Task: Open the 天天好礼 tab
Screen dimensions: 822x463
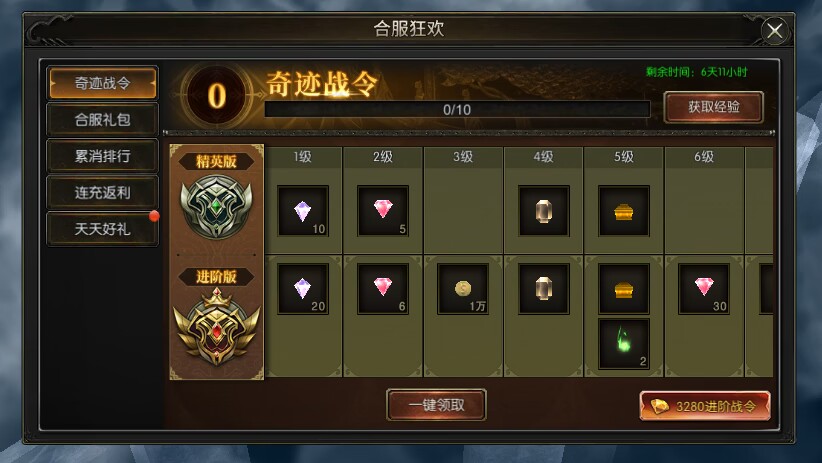Action: coord(102,229)
